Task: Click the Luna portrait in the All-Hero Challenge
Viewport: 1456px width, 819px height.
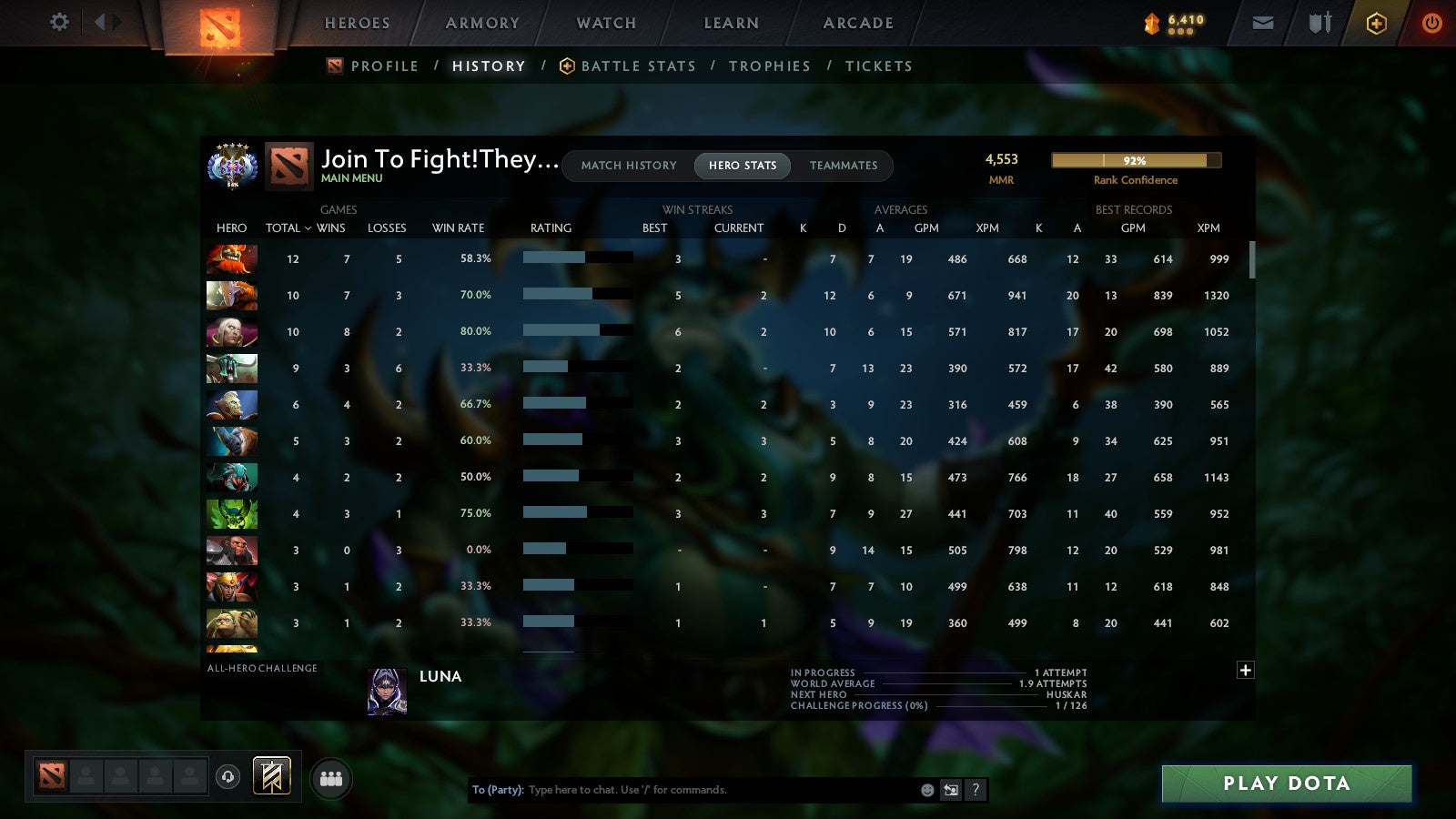Action: [x=387, y=693]
